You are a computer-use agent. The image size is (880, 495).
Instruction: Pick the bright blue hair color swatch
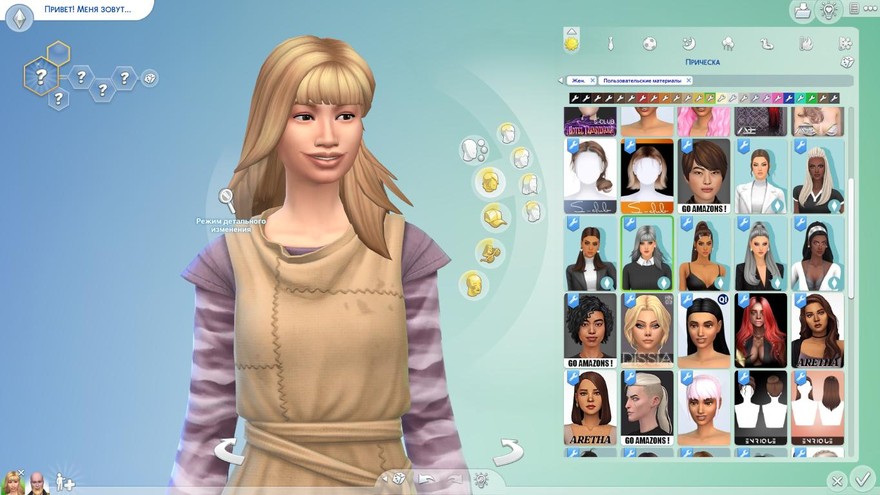click(x=789, y=98)
